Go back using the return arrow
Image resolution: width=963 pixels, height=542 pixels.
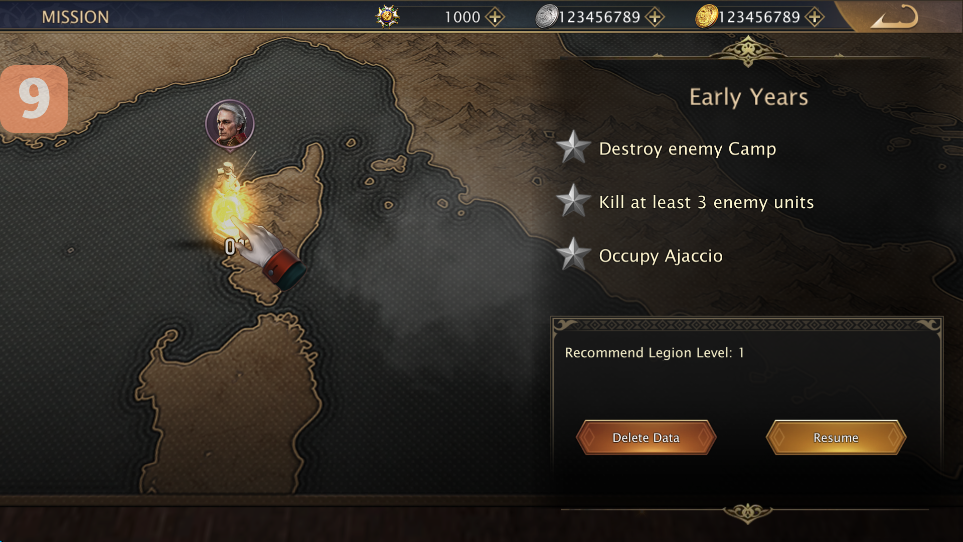point(893,17)
